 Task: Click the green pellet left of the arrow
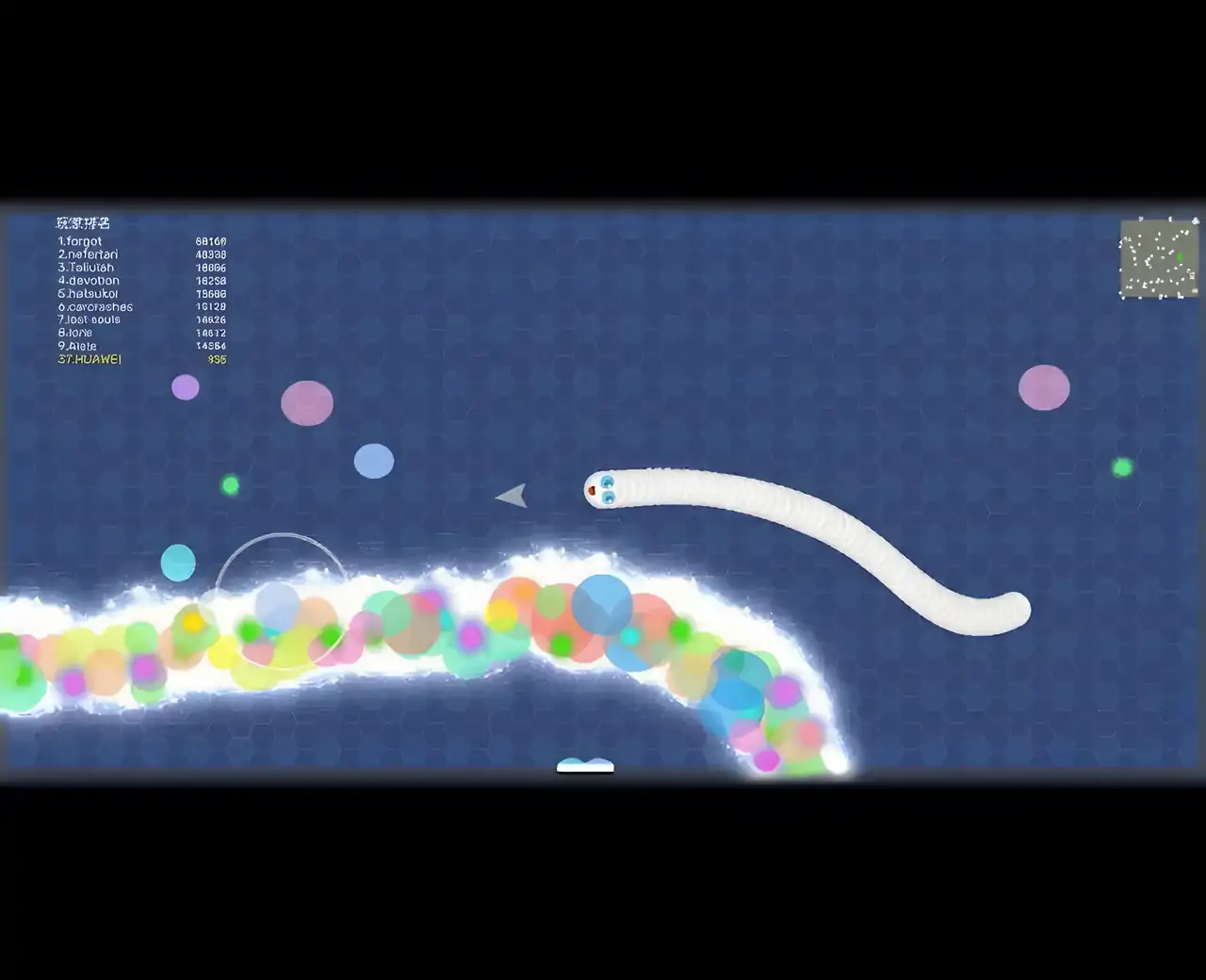click(231, 483)
